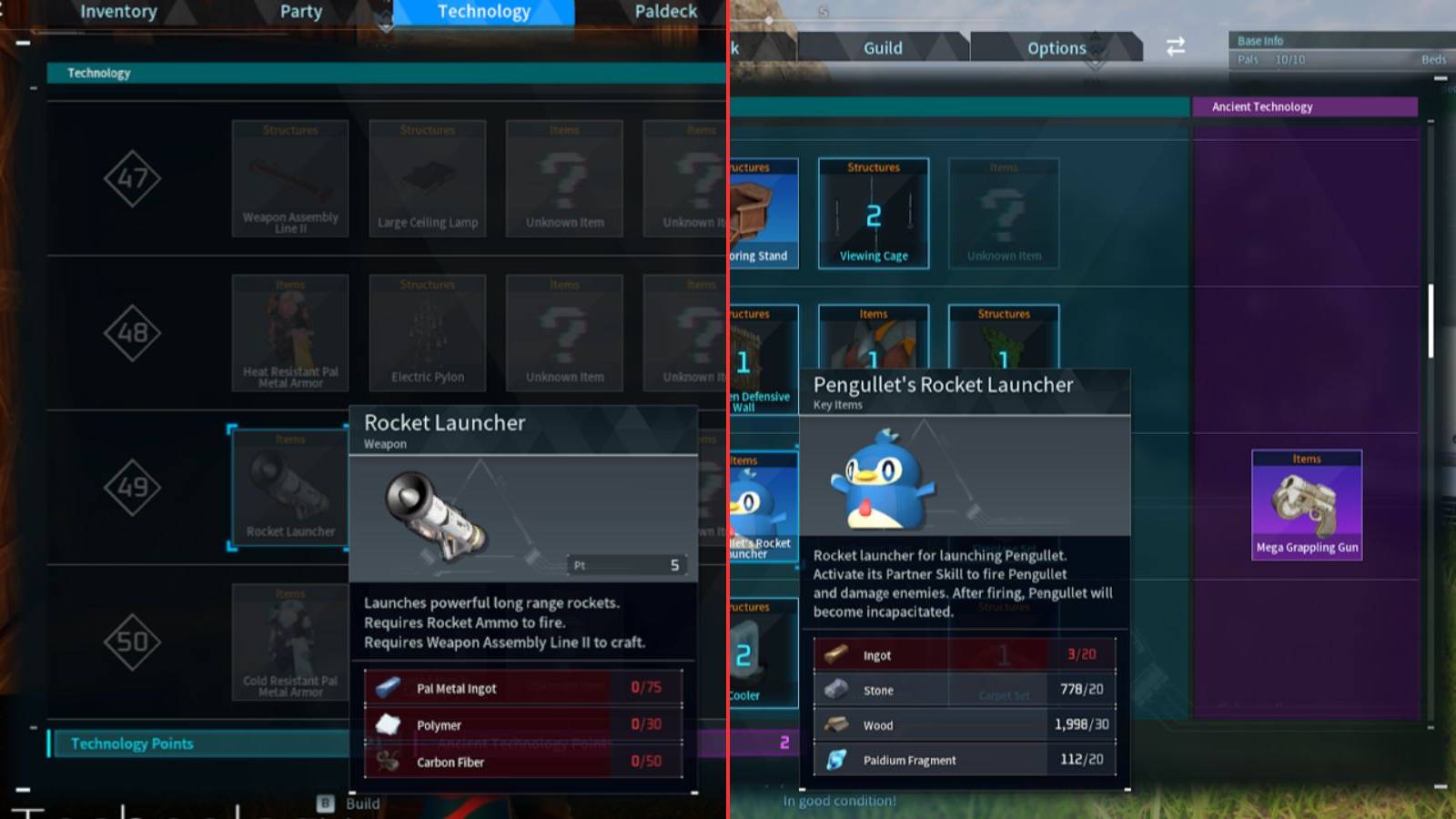Image resolution: width=1456 pixels, height=819 pixels.
Task: Select the Electric Pylon technology
Action: 426,332
